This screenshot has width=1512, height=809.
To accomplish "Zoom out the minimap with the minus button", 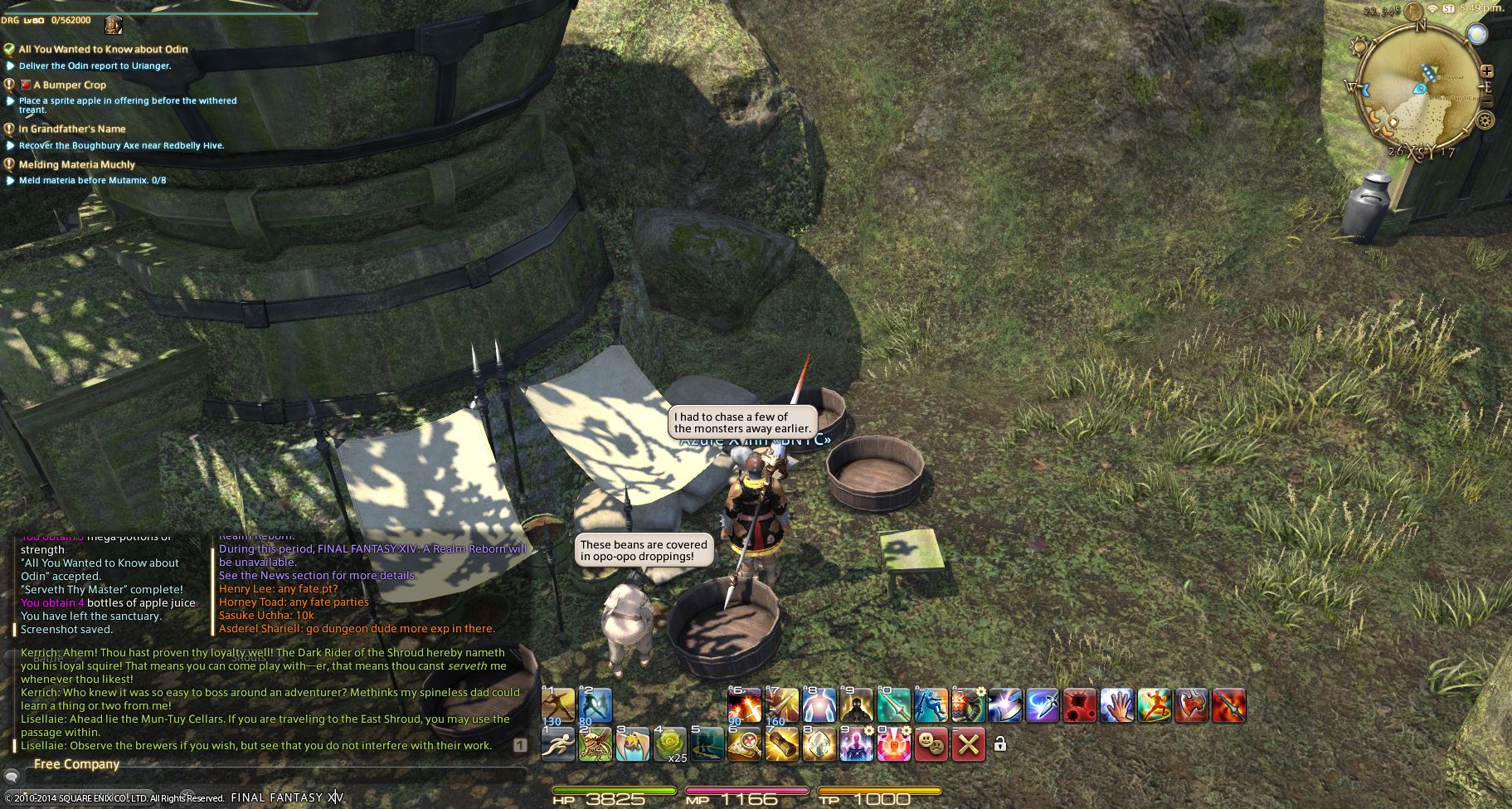I will click(x=1487, y=101).
